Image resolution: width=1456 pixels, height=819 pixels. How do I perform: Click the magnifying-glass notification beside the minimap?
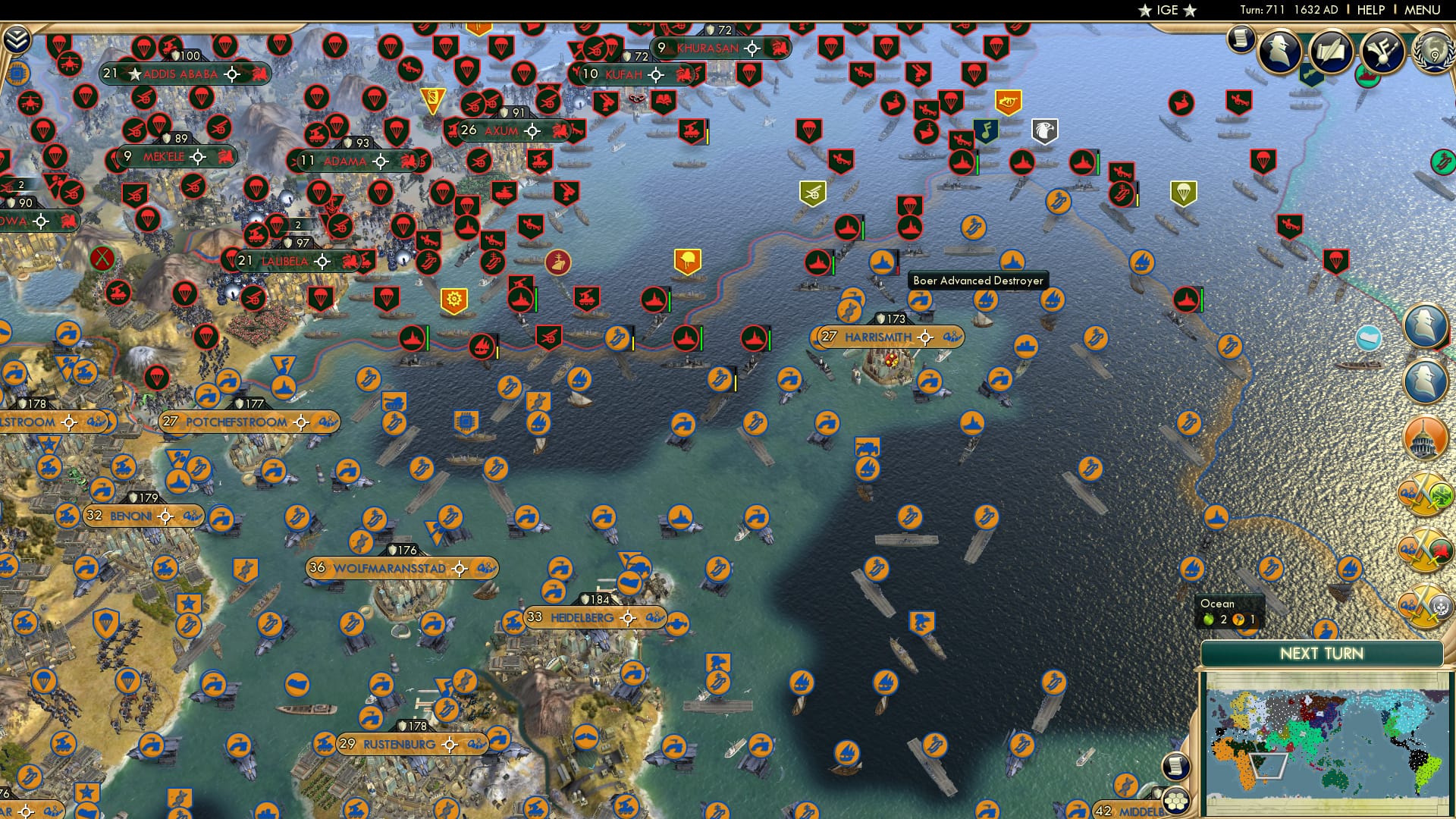(1175, 766)
